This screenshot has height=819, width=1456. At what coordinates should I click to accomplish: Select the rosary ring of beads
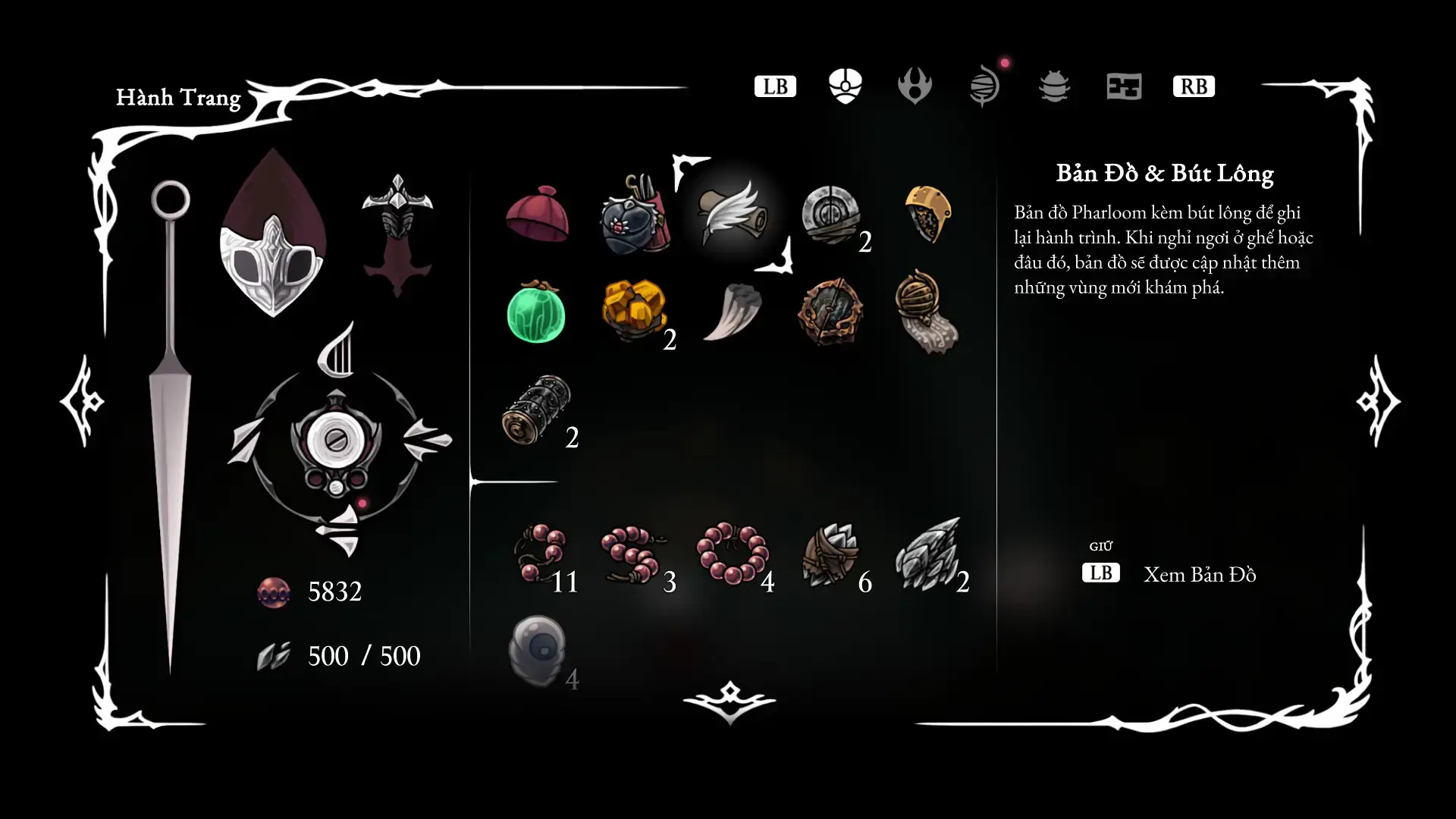[x=733, y=554]
